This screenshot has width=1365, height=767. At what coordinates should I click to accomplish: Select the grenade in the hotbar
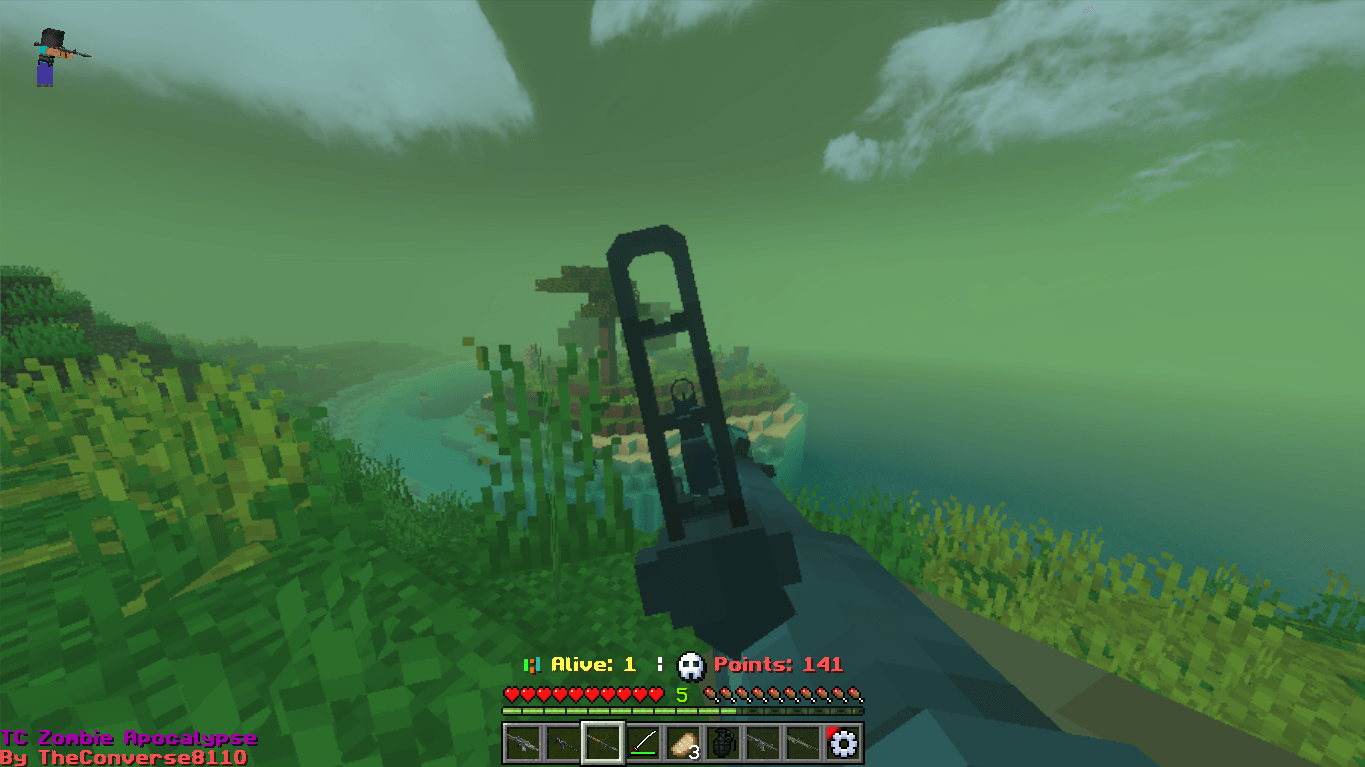(x=722, y=743)
